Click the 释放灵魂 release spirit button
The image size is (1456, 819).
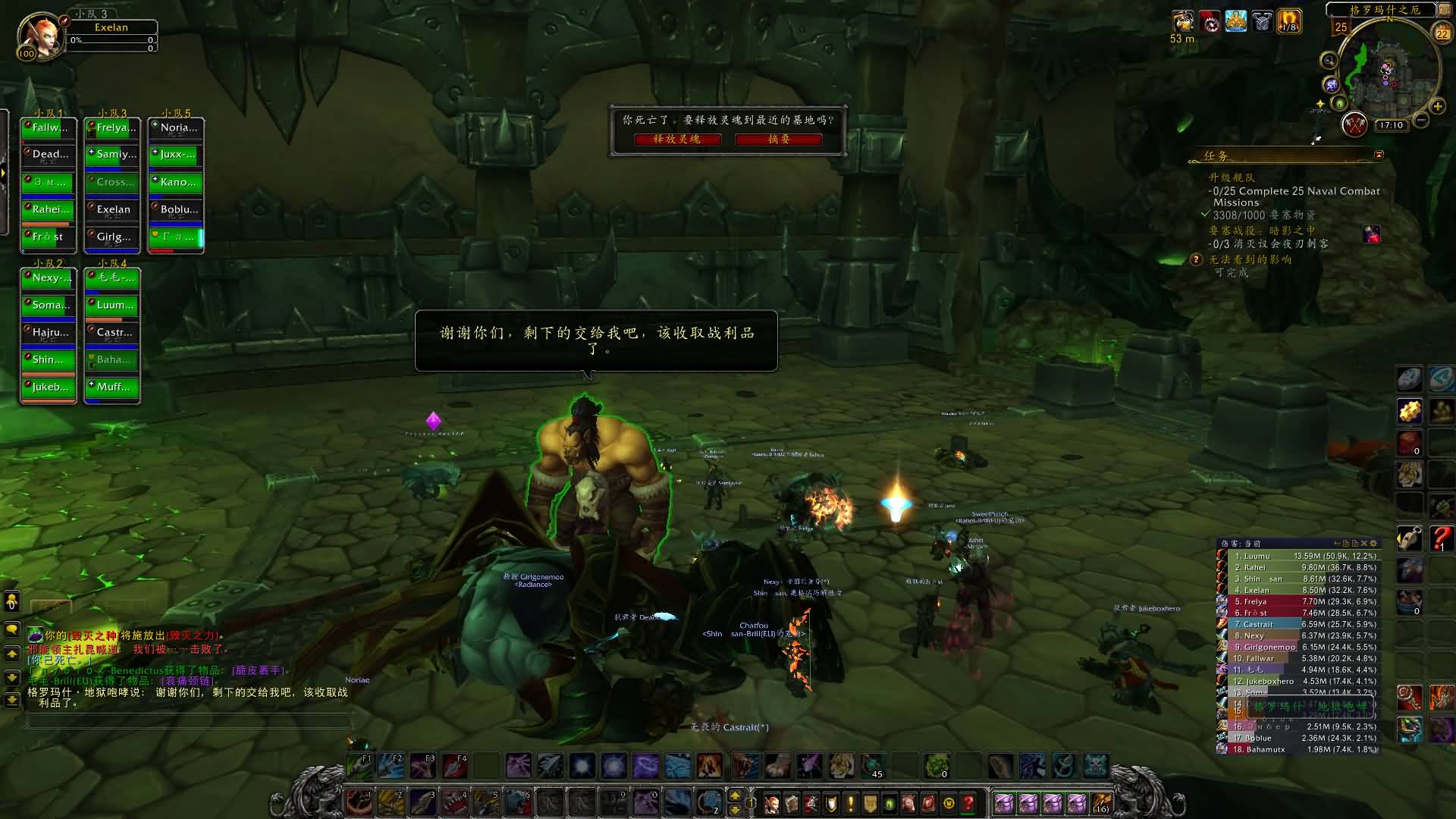point(677,140)
